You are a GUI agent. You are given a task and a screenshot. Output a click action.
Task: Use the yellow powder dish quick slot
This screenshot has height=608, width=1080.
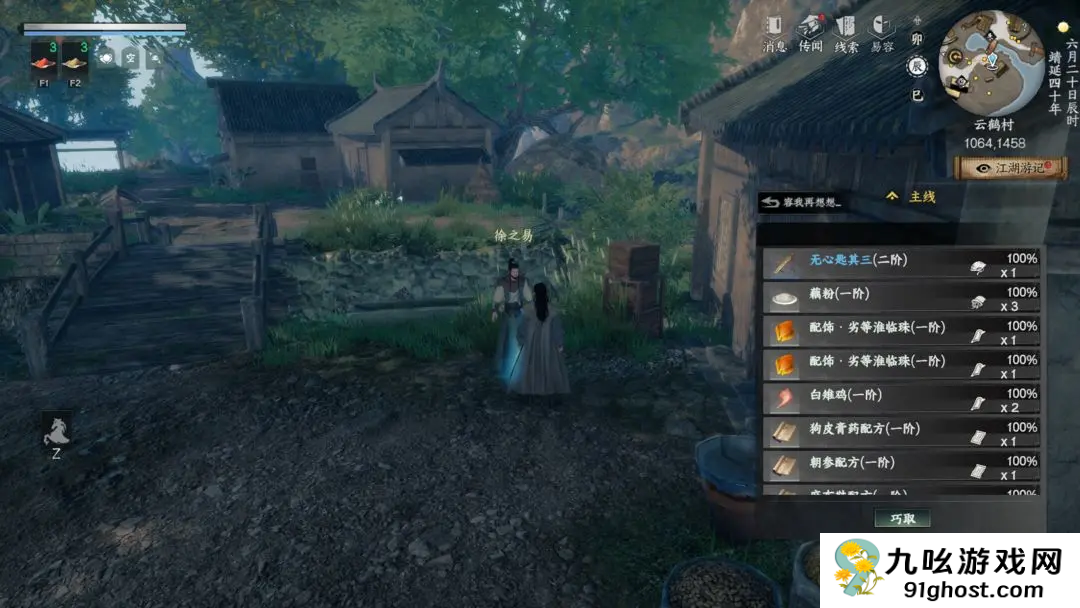point(75,62)
